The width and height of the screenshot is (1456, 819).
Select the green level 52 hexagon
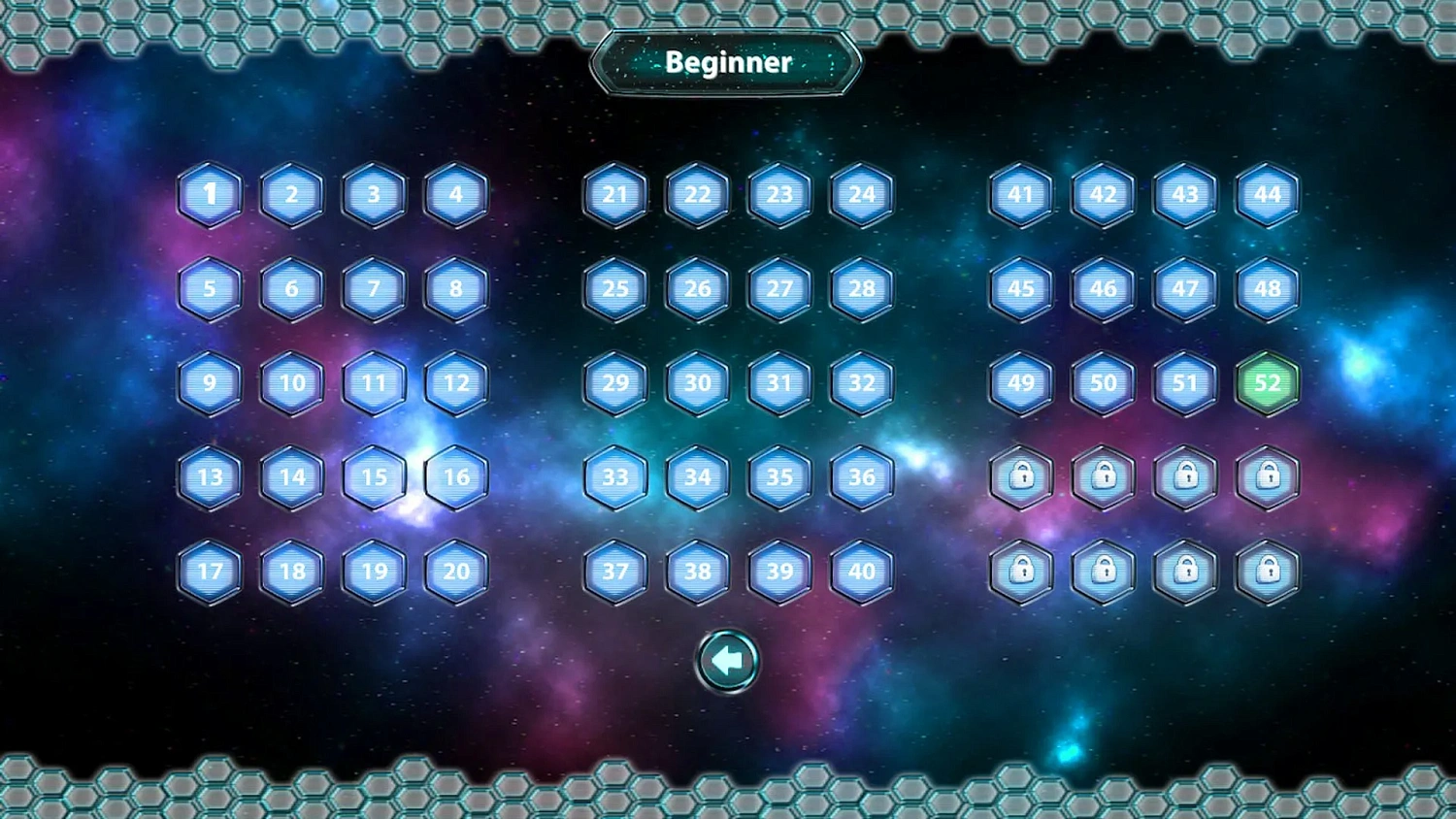coord(1268,382)
